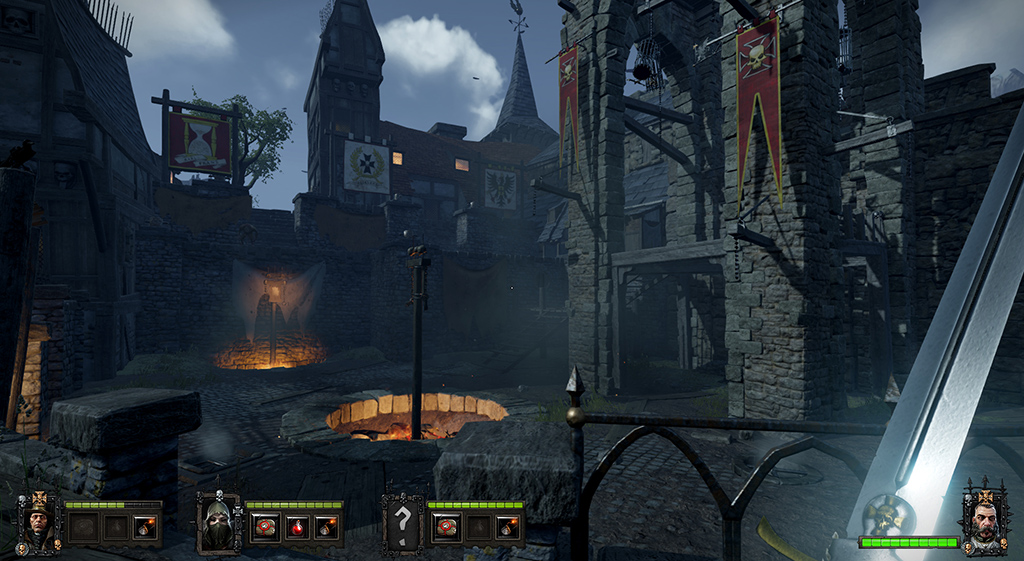1024x561 pixels.
Task: Select the unknown teammate's medical supplies slot
Action: click(x=446, y=527)
